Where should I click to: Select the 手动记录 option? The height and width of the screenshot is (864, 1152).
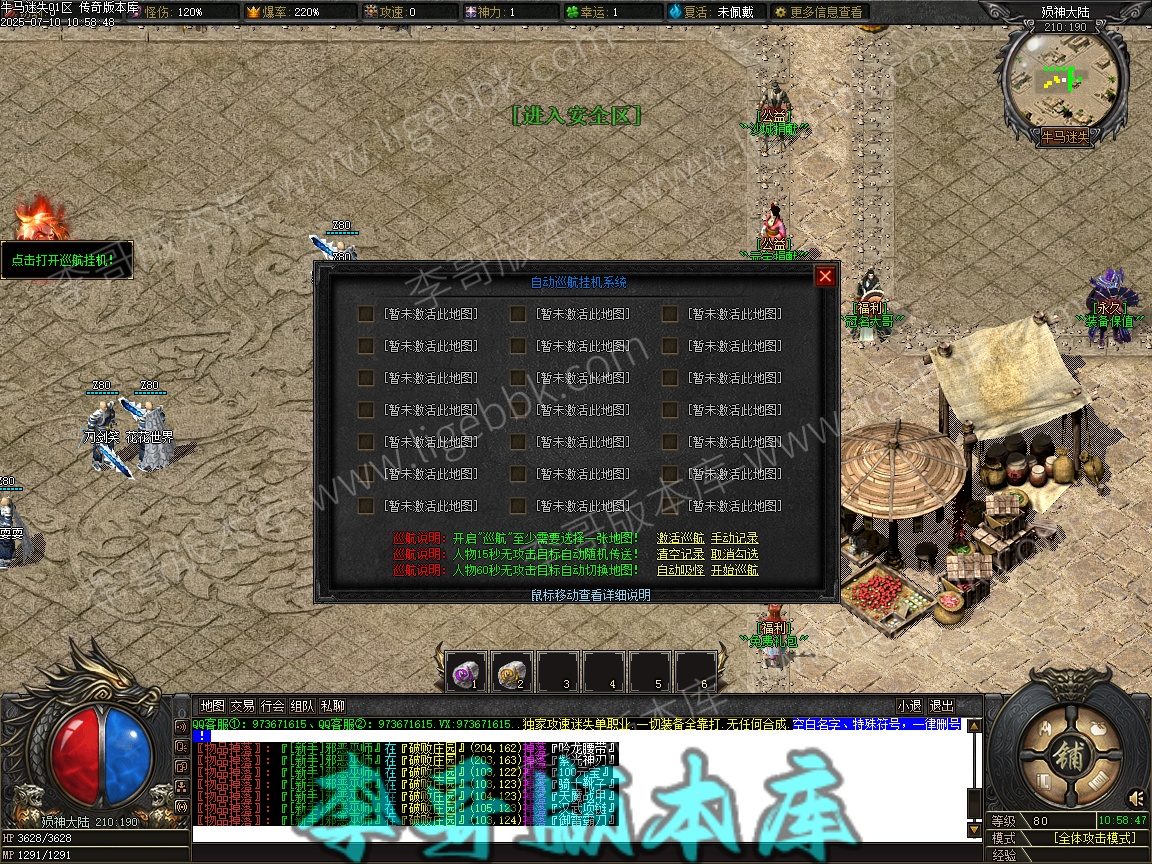click(x=734, y=538)
